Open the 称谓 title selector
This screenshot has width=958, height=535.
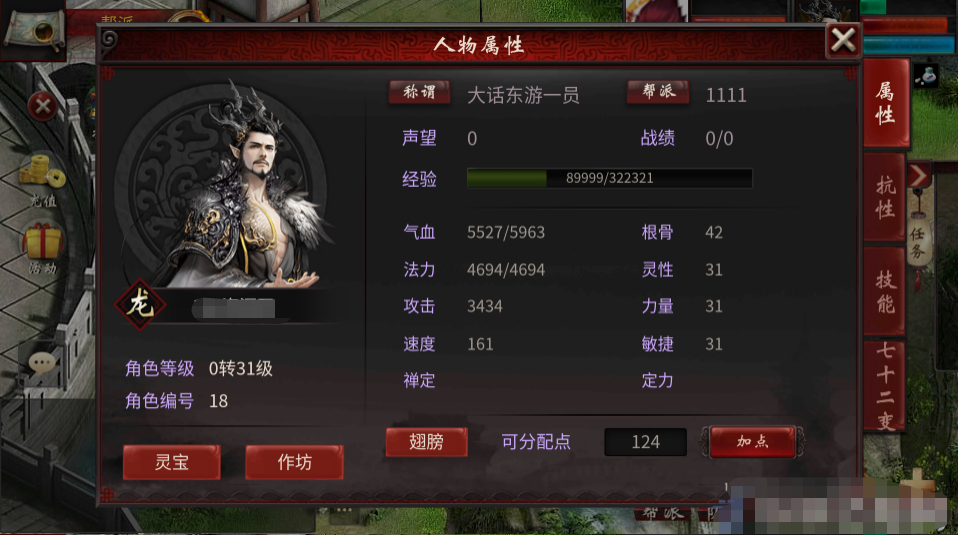coord(419,93)
